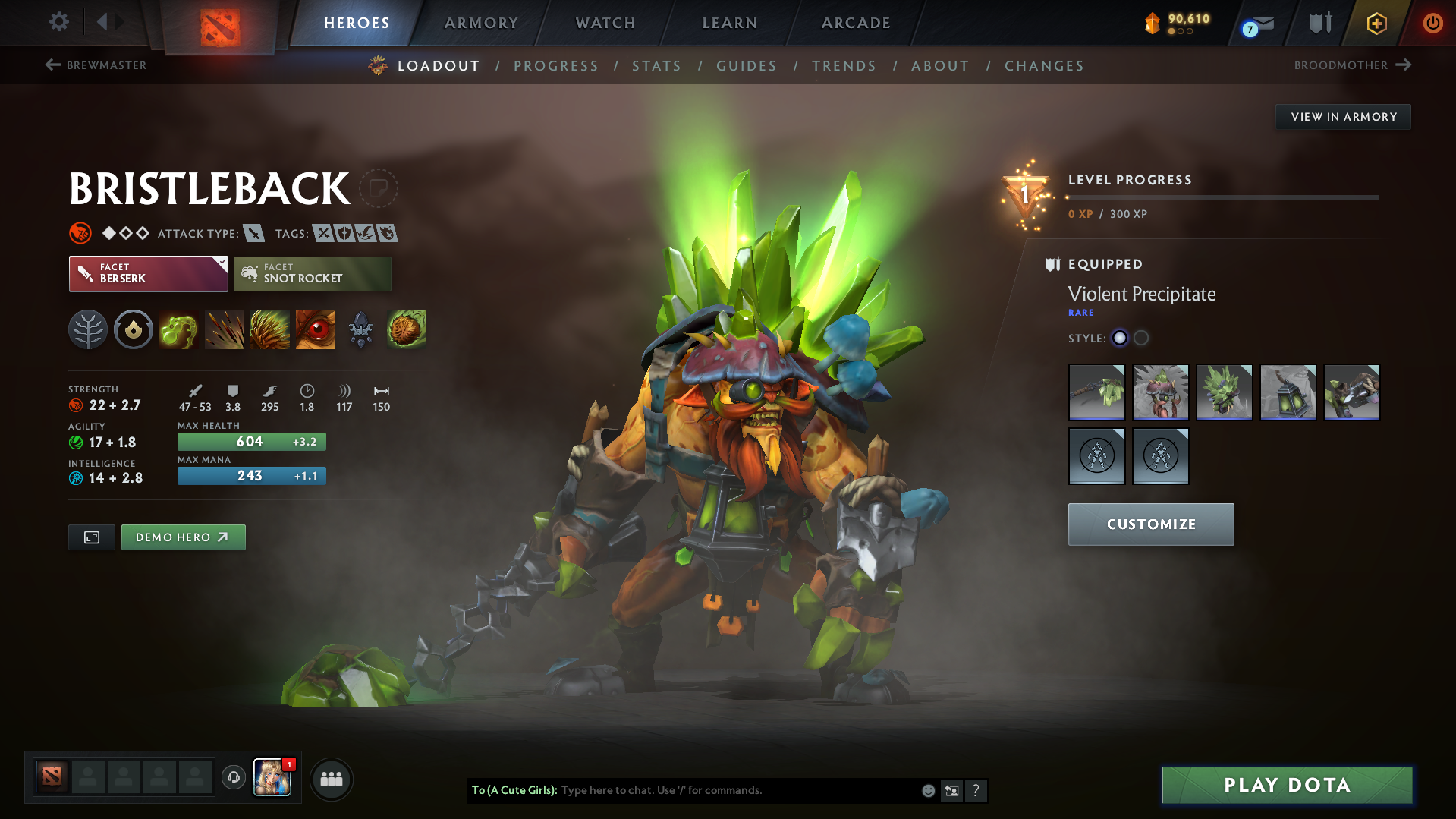View the spiky Bristleback passive ability icon
1456x819 pixels.
270,329
